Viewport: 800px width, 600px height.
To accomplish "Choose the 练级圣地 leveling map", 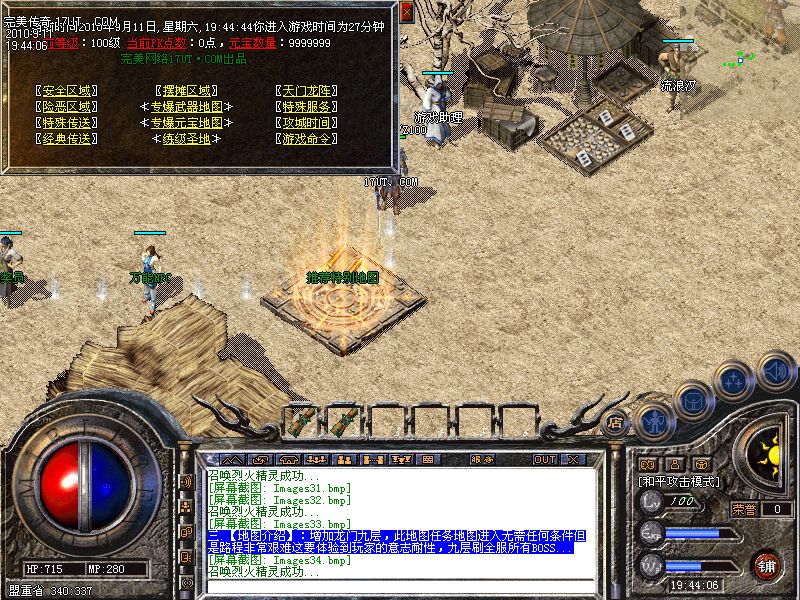I will pyautogui.click(x=186, y=138).
